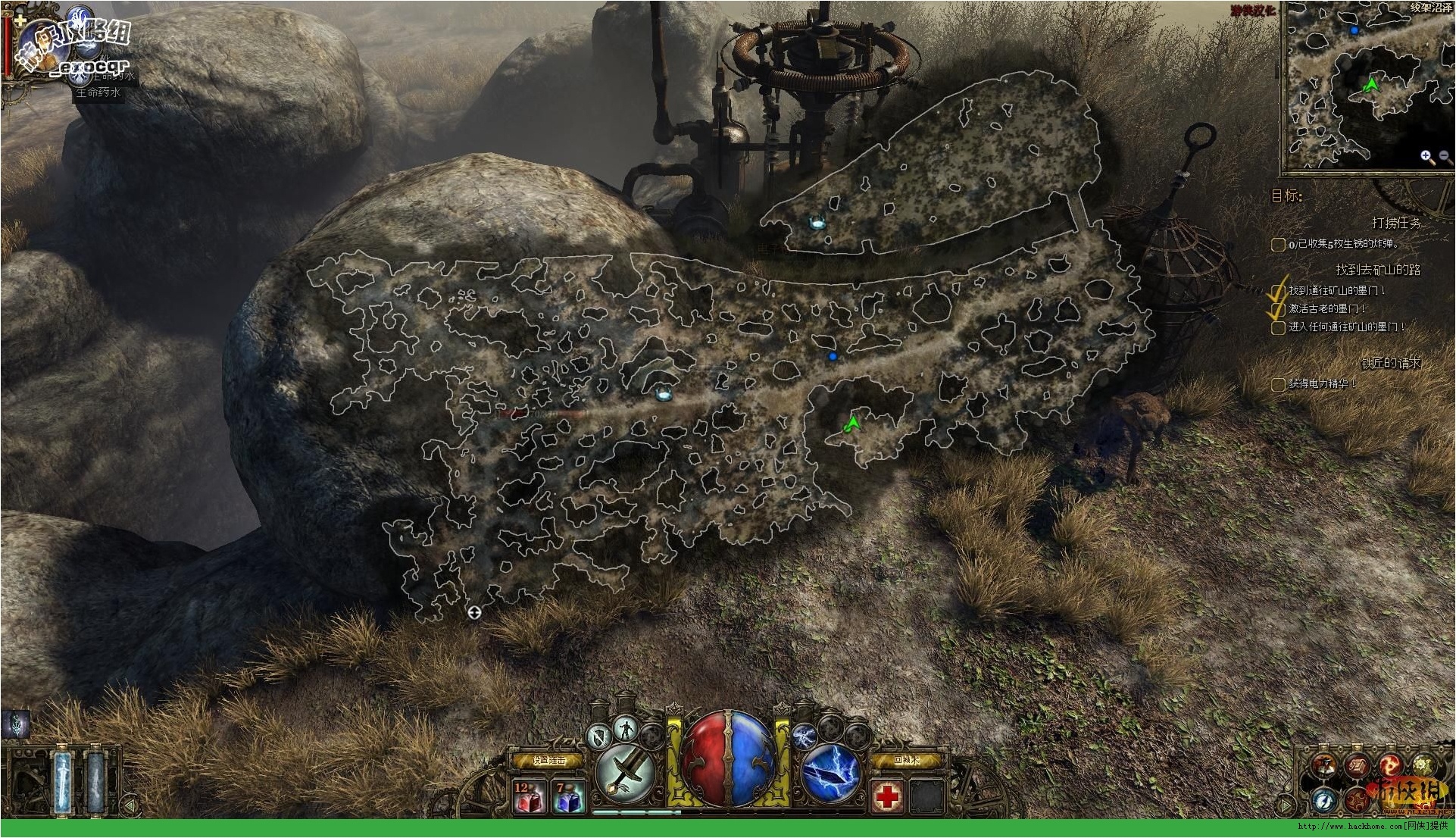Viewport: 1456px width, 838px height.
Task: Click the red cross healing slot
Action: tap(886, 796)
